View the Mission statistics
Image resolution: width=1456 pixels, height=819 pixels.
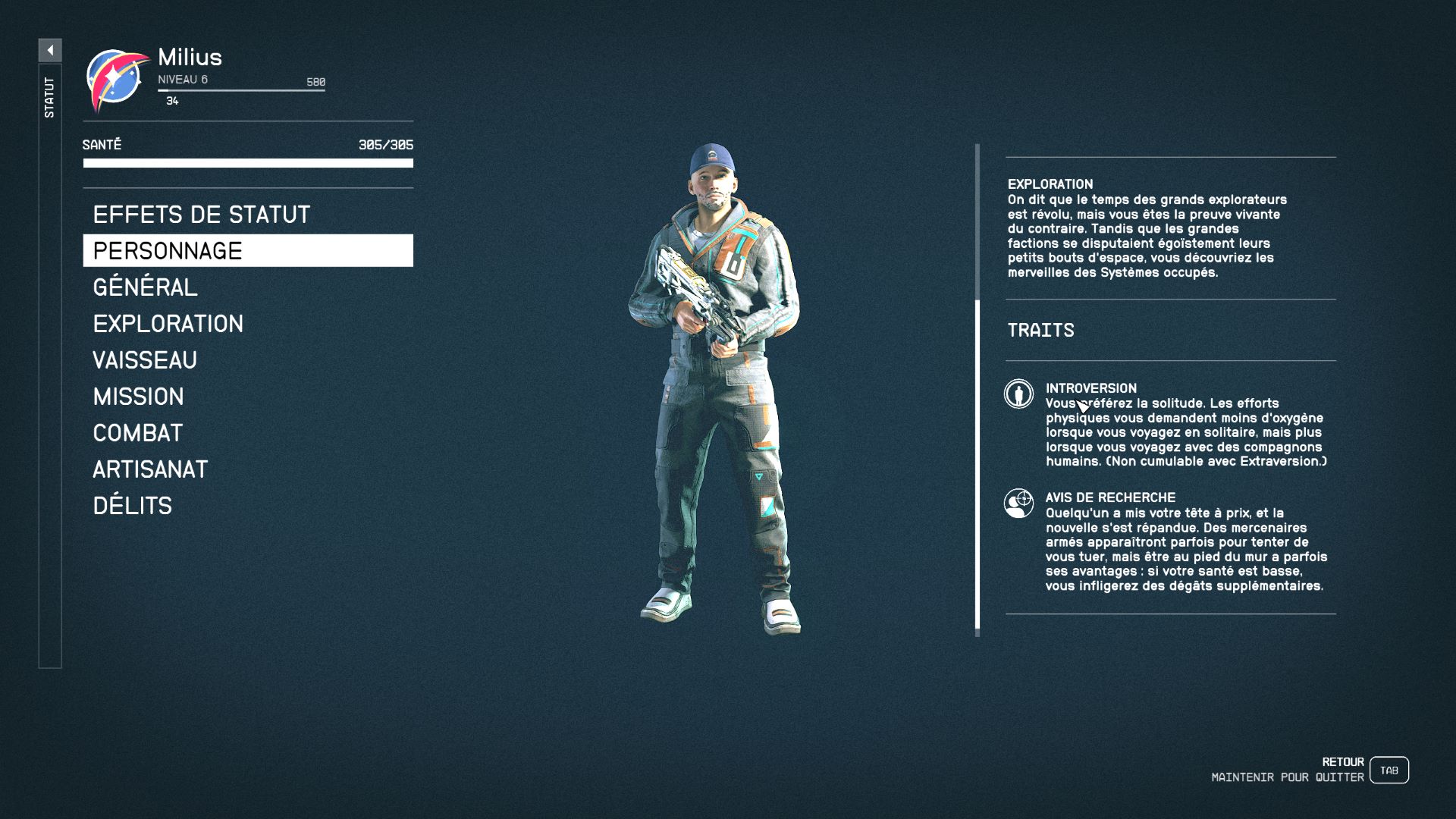[x=139, y=397]
